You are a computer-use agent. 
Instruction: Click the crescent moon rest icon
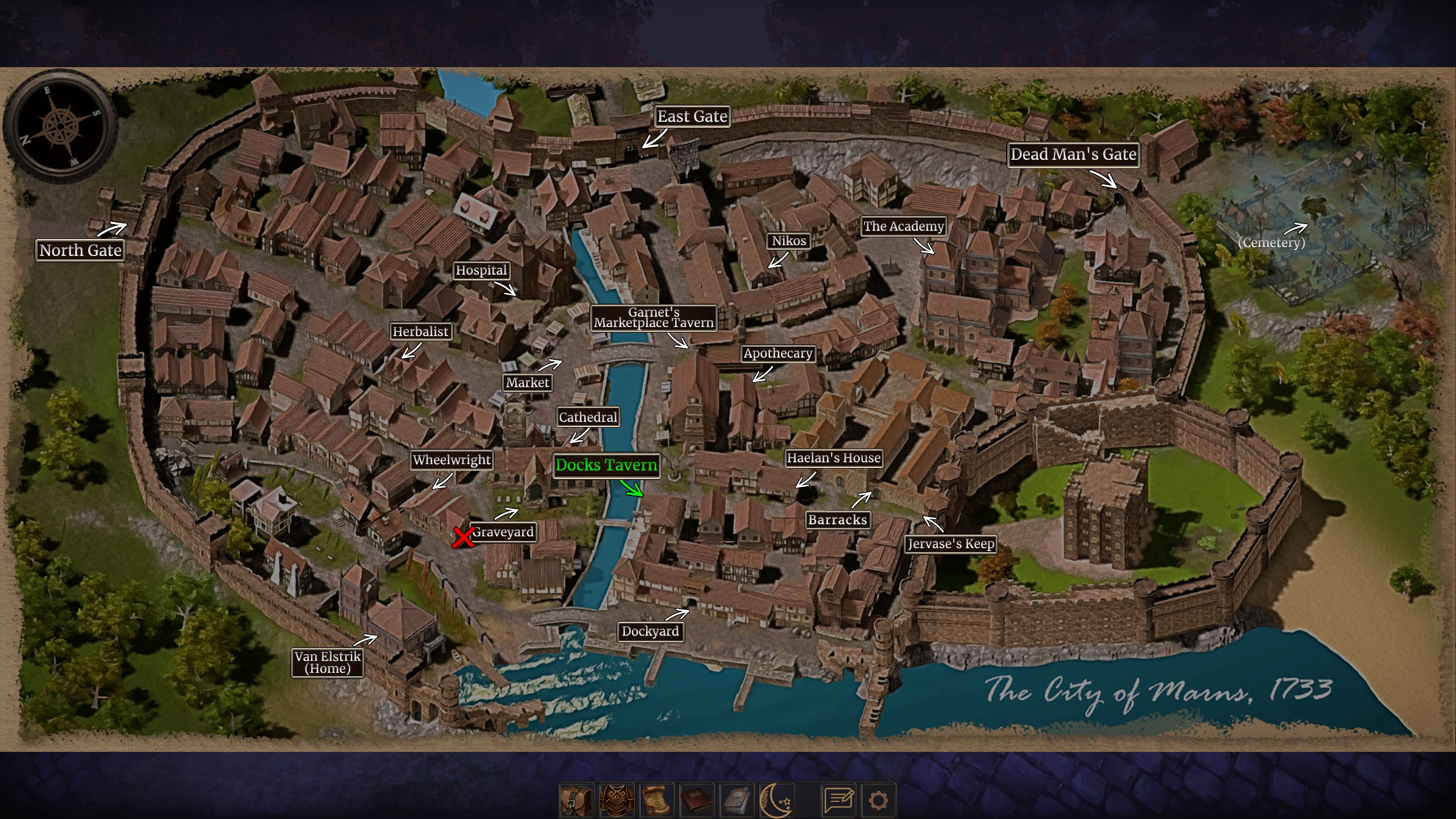pyautogui.click(x=776, y=800)
